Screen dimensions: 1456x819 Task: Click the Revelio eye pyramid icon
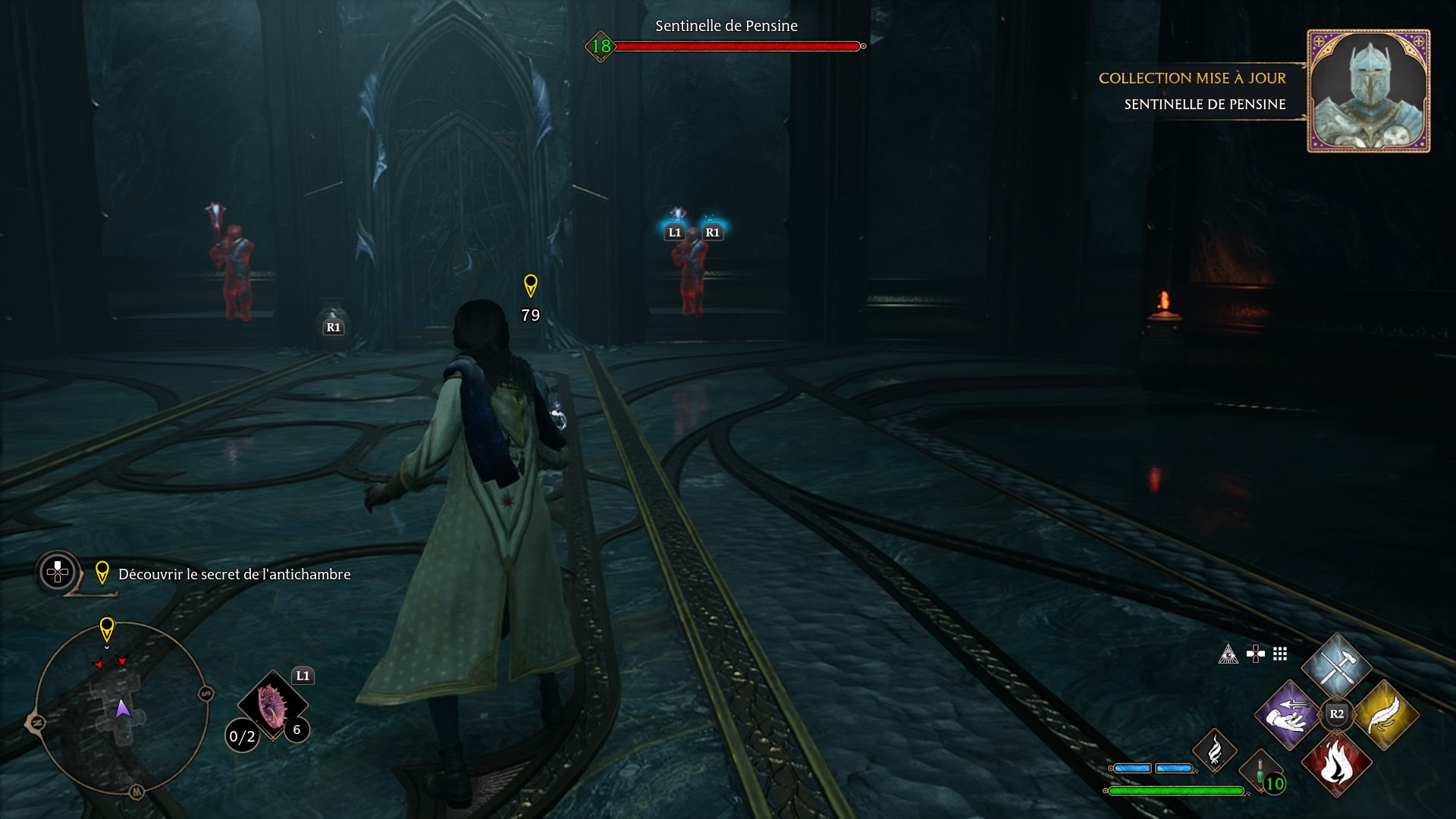pyautogui.click(x=1228, y=654)
